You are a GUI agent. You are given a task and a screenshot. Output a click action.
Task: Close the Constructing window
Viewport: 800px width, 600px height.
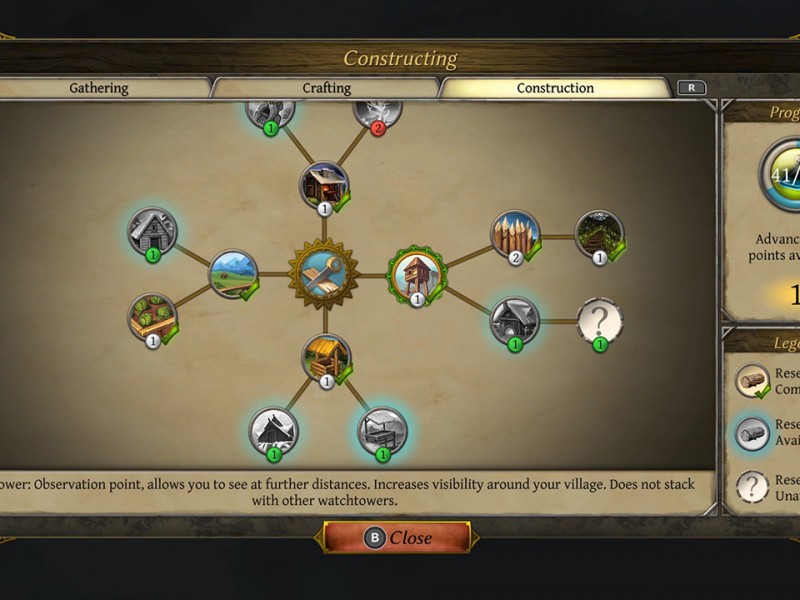[x=398, y=538]
